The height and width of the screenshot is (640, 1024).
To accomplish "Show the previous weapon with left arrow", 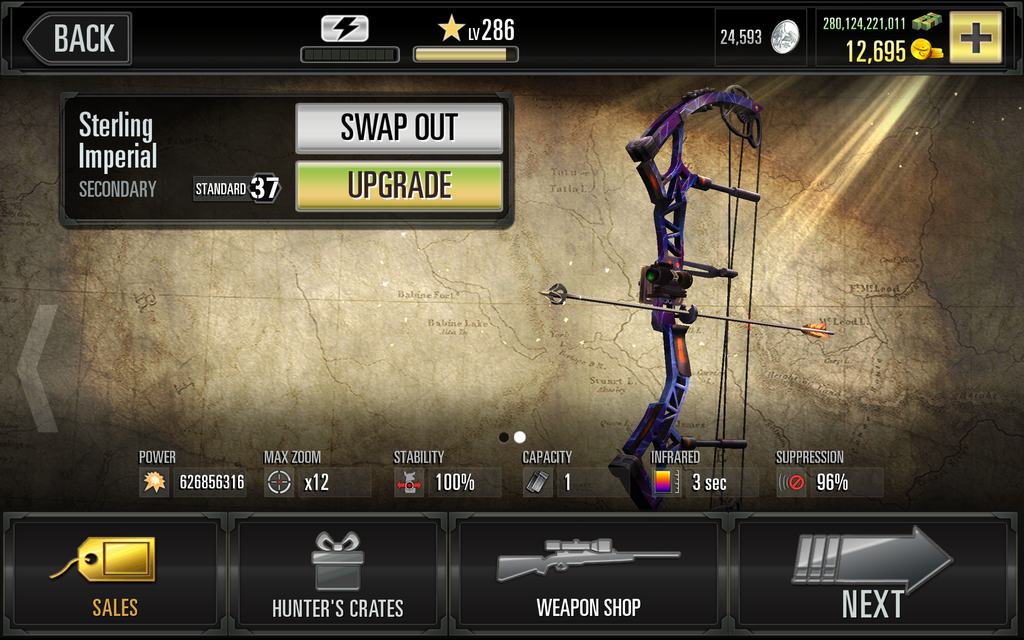I will [38, 368].
